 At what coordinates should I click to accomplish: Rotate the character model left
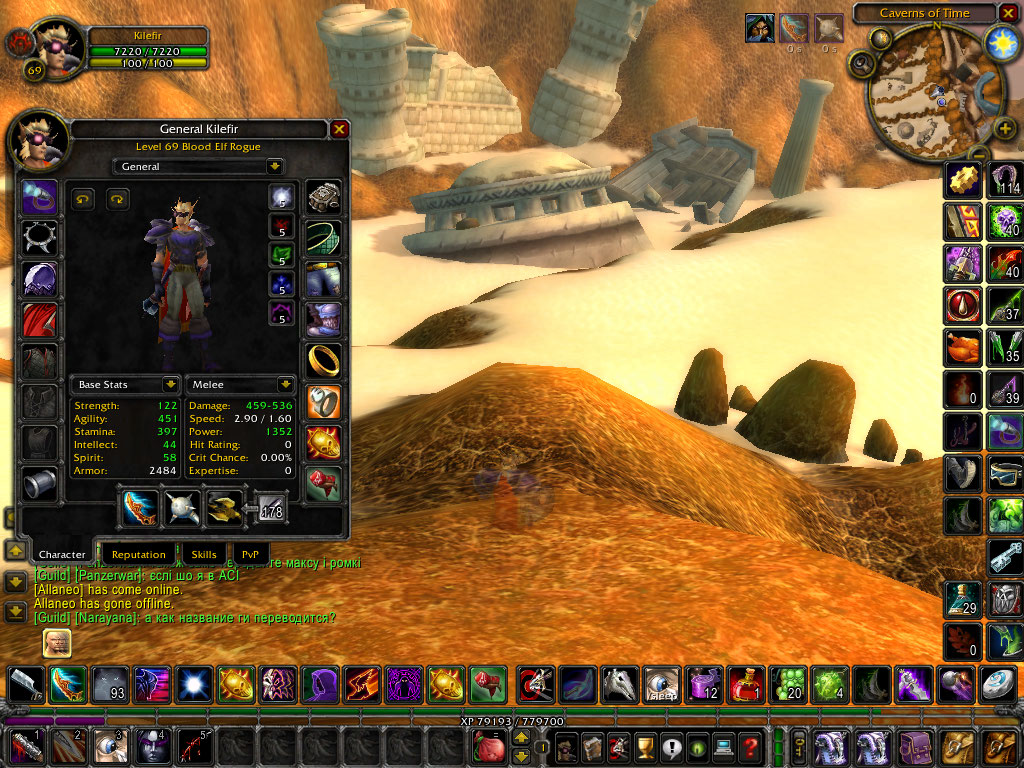(x=82, y=199)
